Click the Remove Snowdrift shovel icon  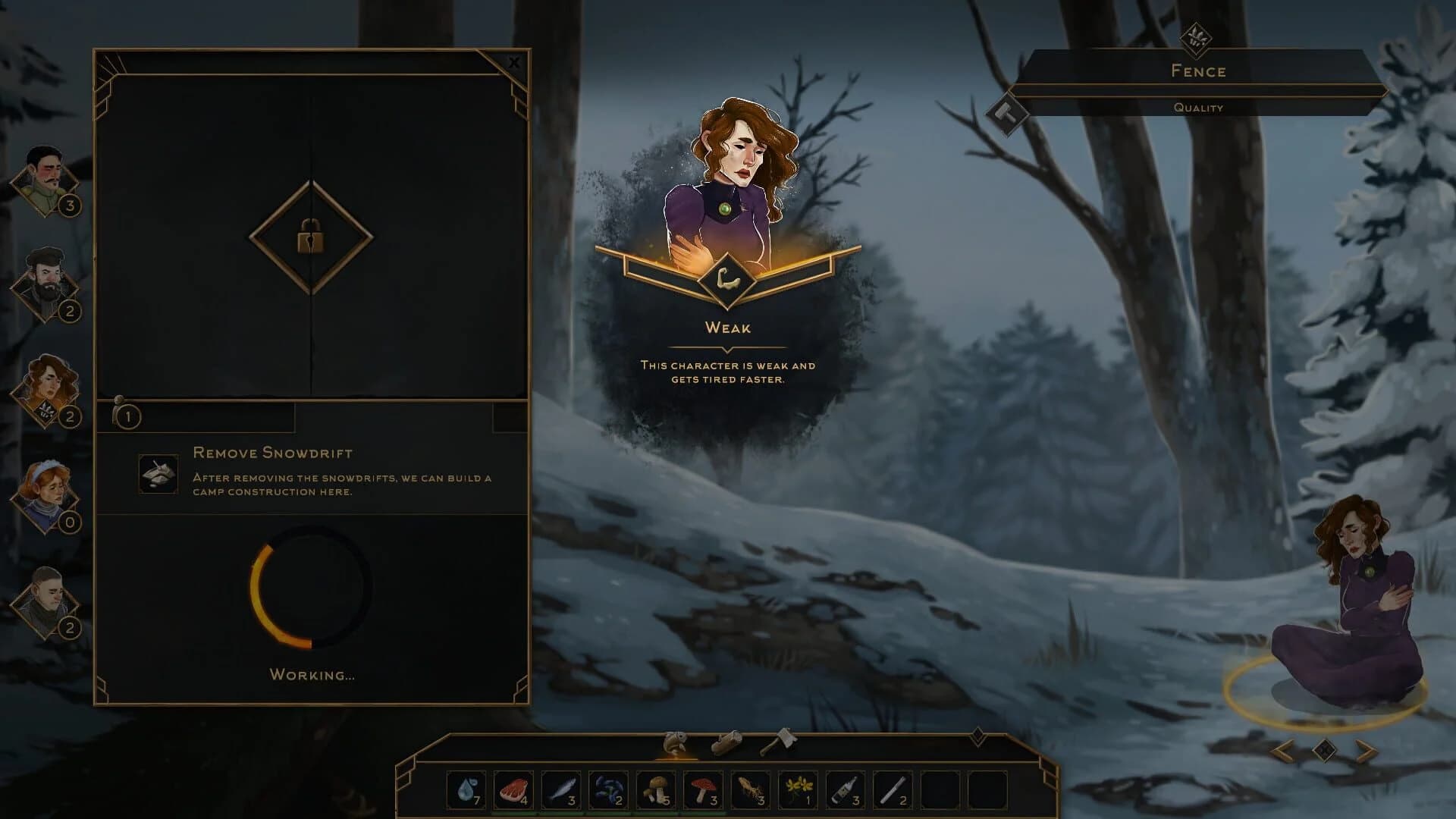[x=158, y=474]
